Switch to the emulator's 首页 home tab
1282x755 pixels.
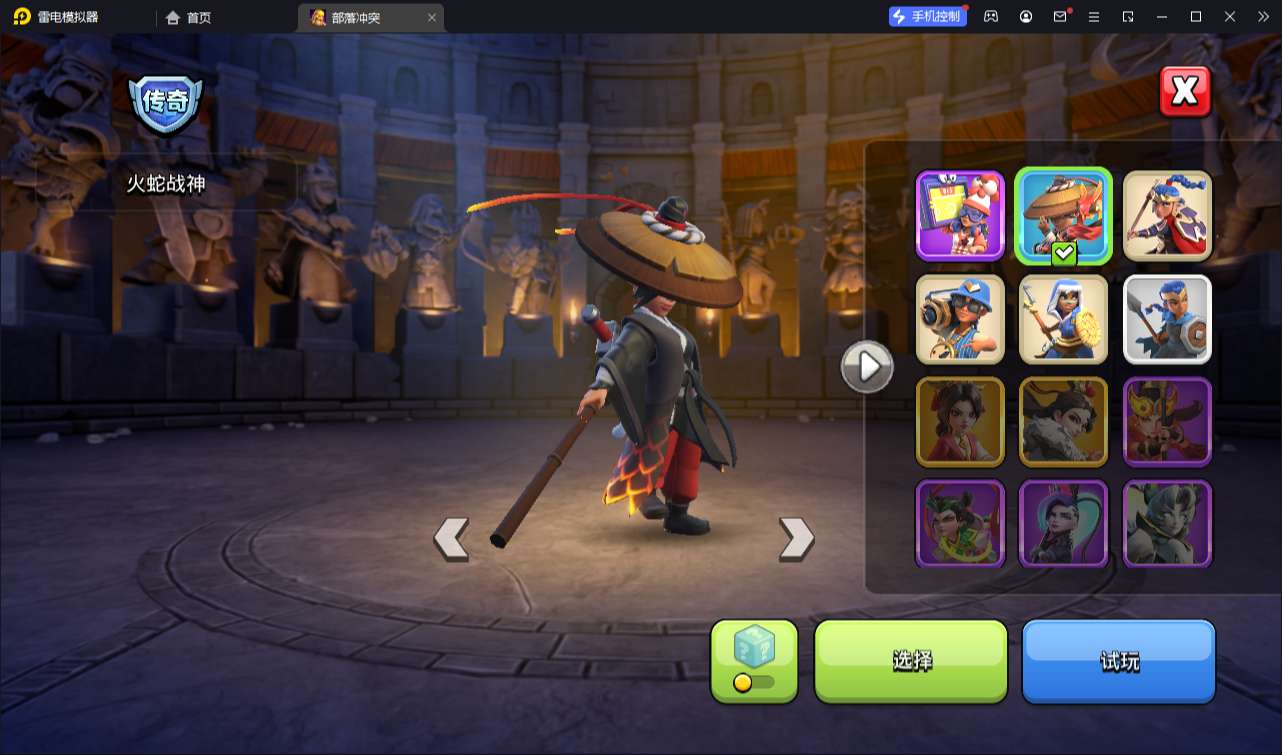coord(189,17)
